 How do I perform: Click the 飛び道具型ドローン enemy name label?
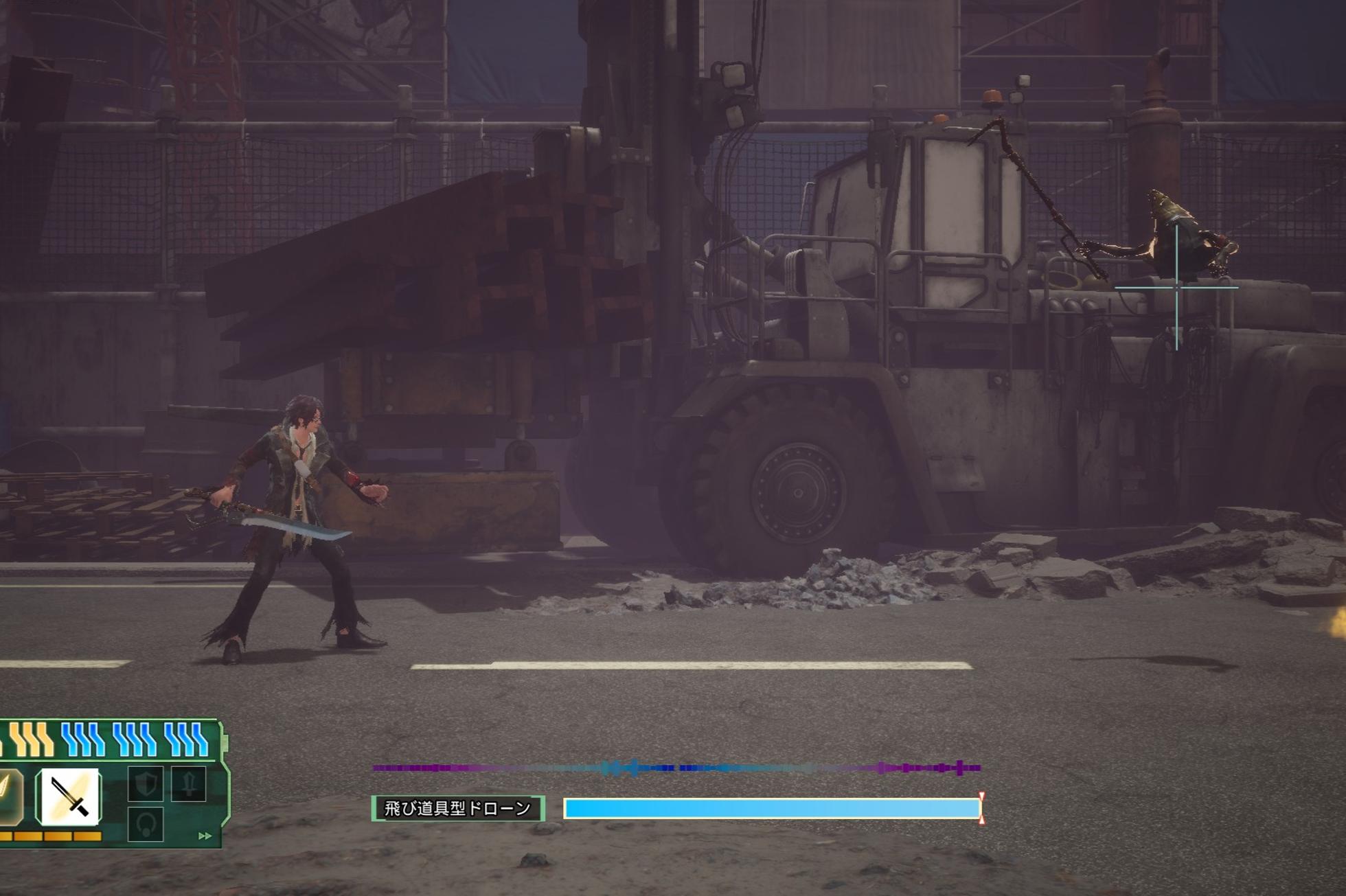[457, 809]
